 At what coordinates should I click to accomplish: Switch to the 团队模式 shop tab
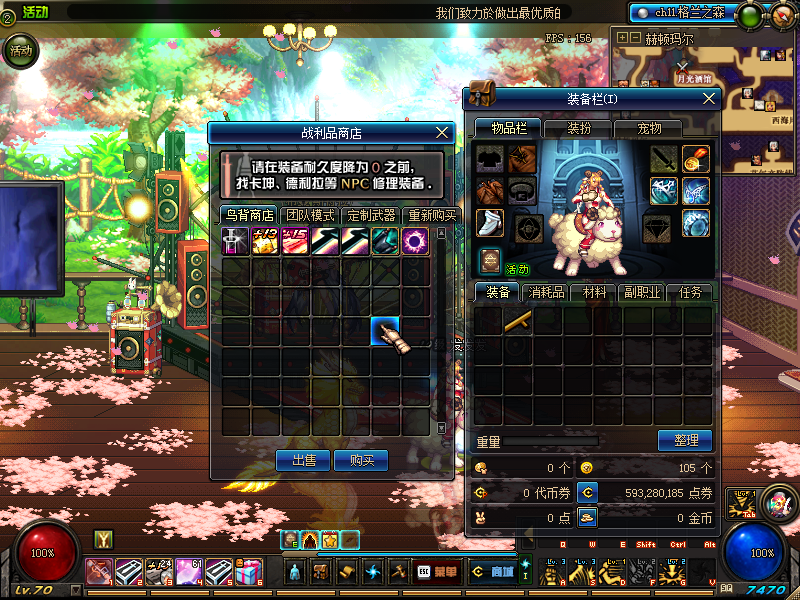(310, 215)
